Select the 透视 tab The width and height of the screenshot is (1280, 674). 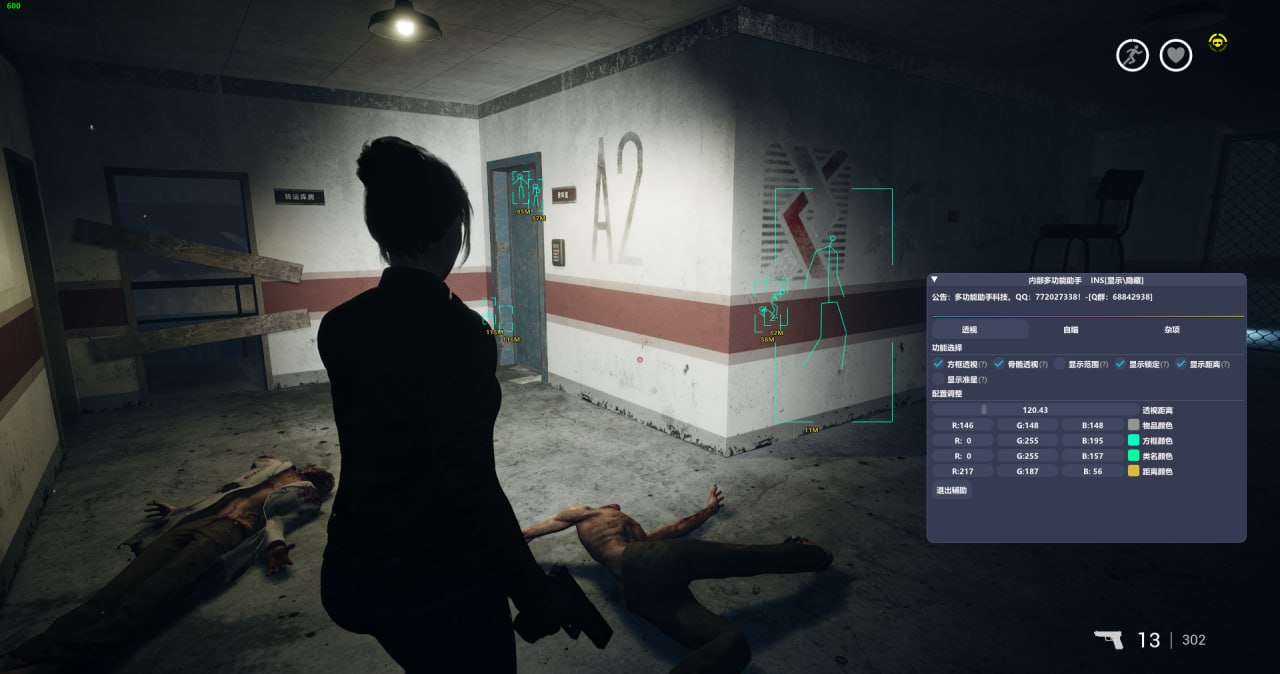969,329
